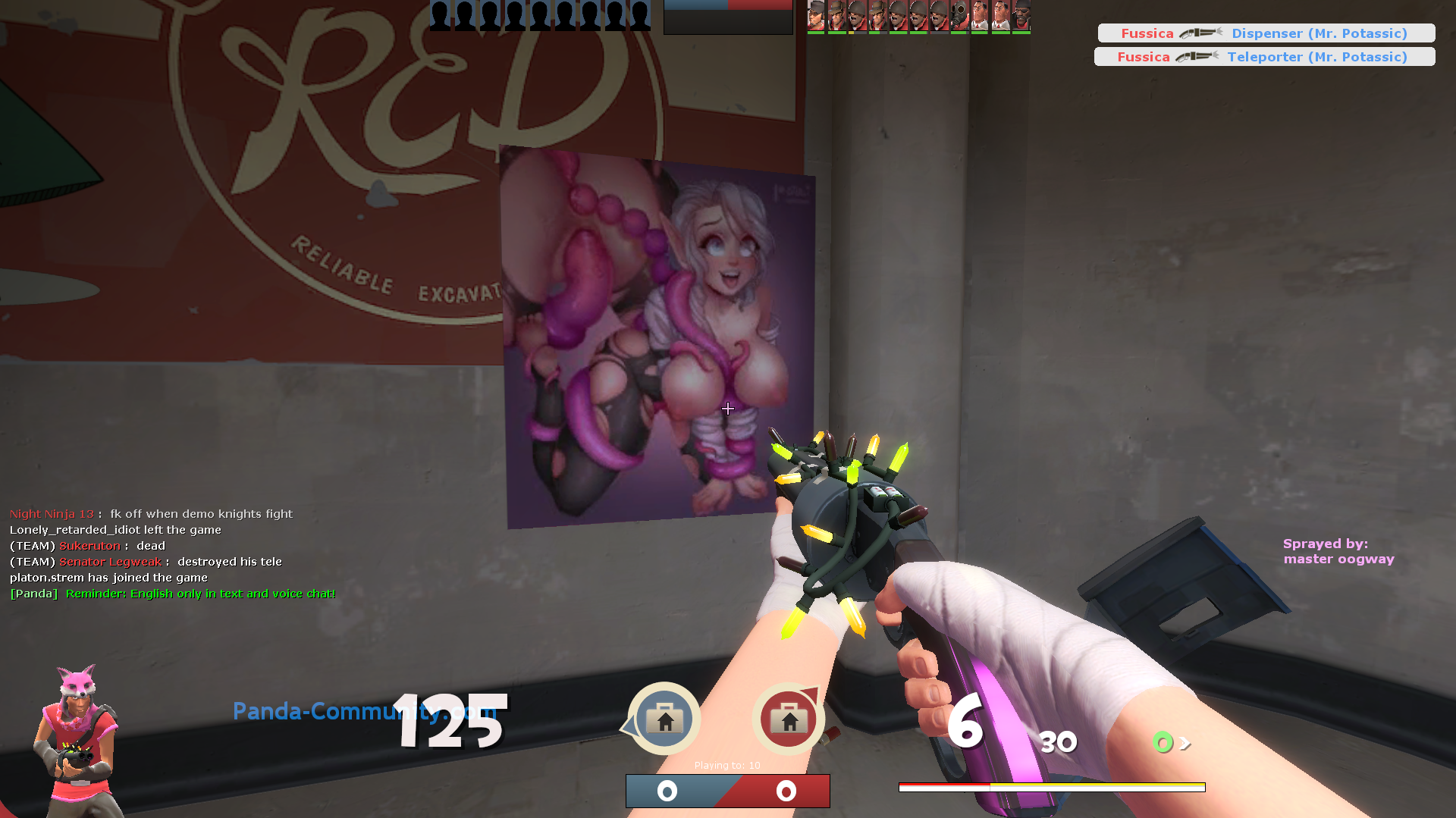The image size is (1456, 818).
Task: Select the Demoman portrait at roster's end
Action: coord(1021,14)
